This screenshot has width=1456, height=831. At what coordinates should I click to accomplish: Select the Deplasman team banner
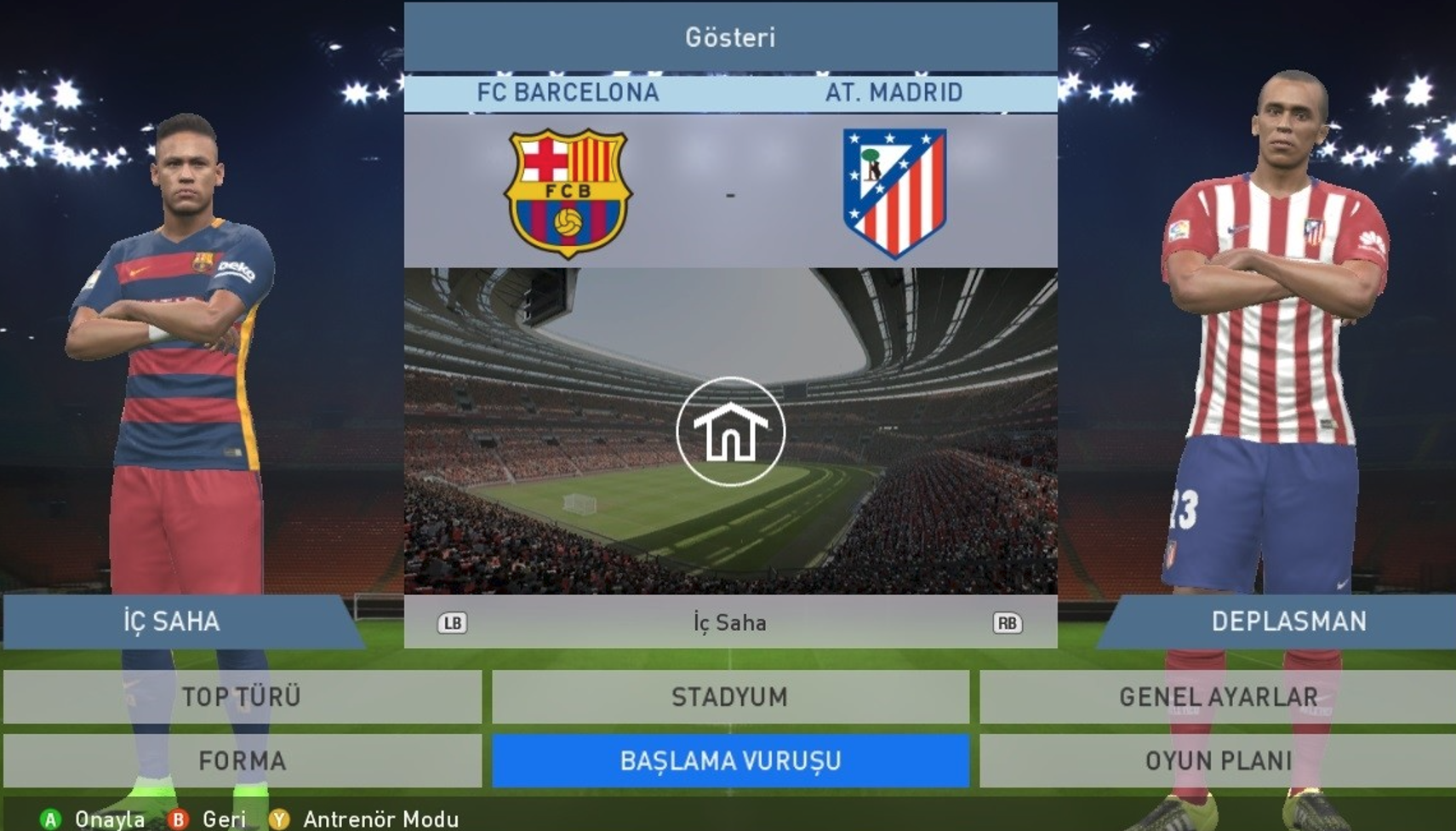[1288, 622]
